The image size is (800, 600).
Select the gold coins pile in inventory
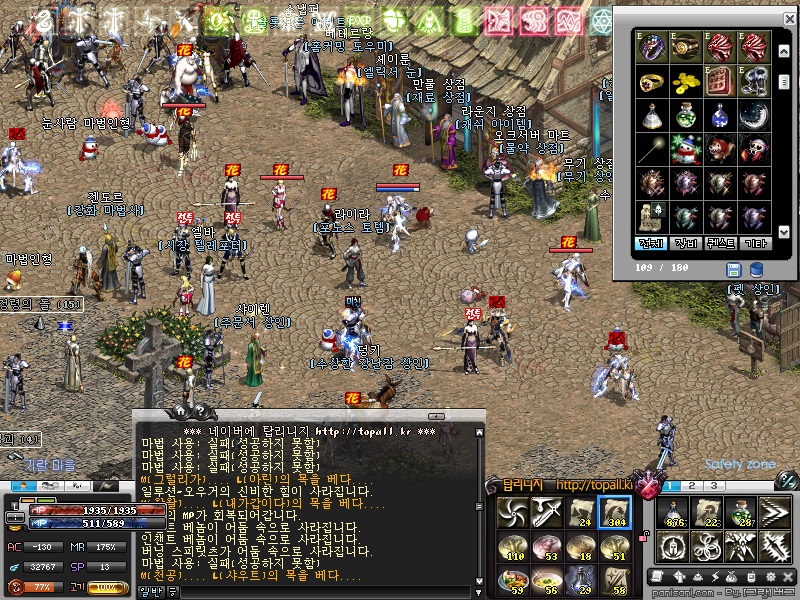tap(686, 80)
